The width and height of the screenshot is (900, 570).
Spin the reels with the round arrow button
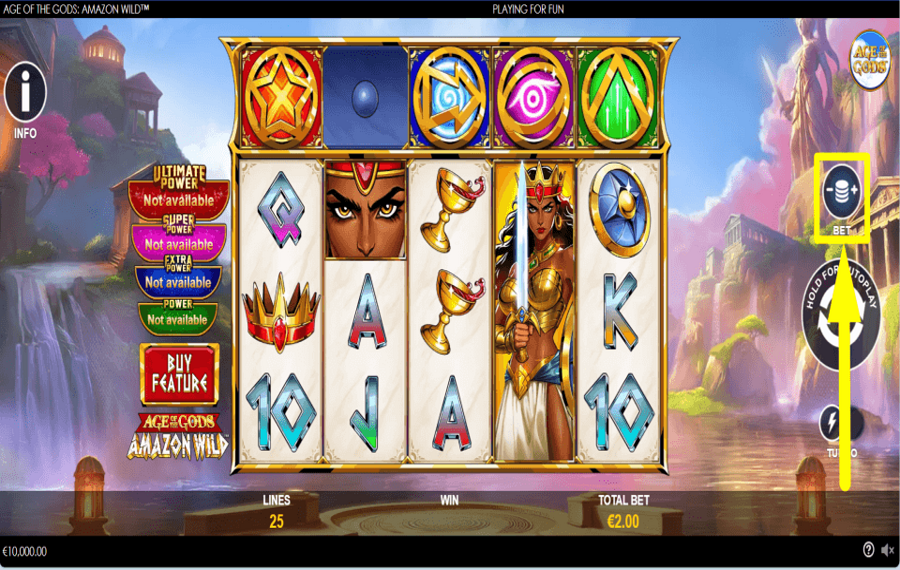pos(842,317)
